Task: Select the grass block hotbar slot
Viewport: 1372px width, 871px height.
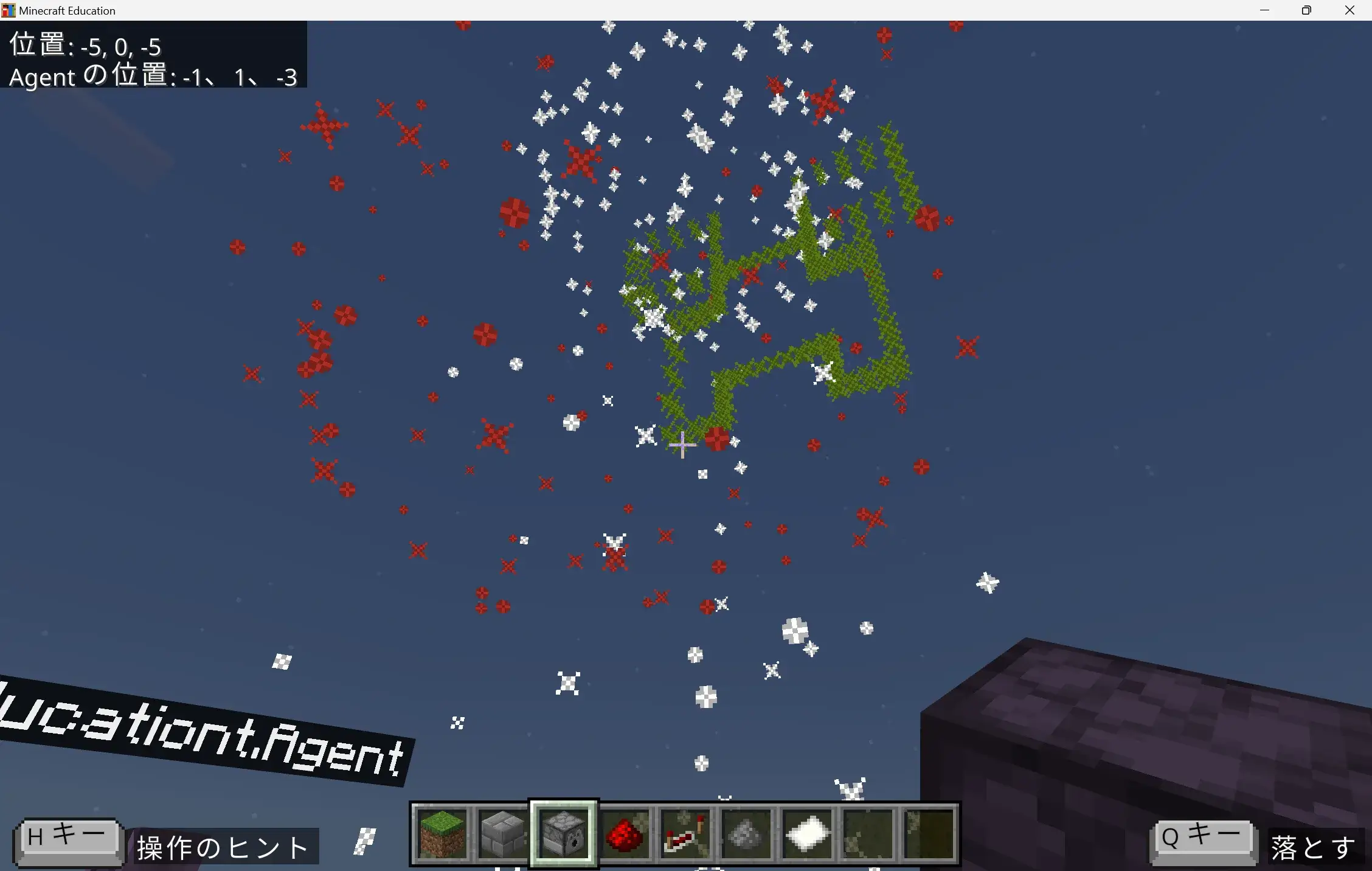Action: tap(442, 833)
